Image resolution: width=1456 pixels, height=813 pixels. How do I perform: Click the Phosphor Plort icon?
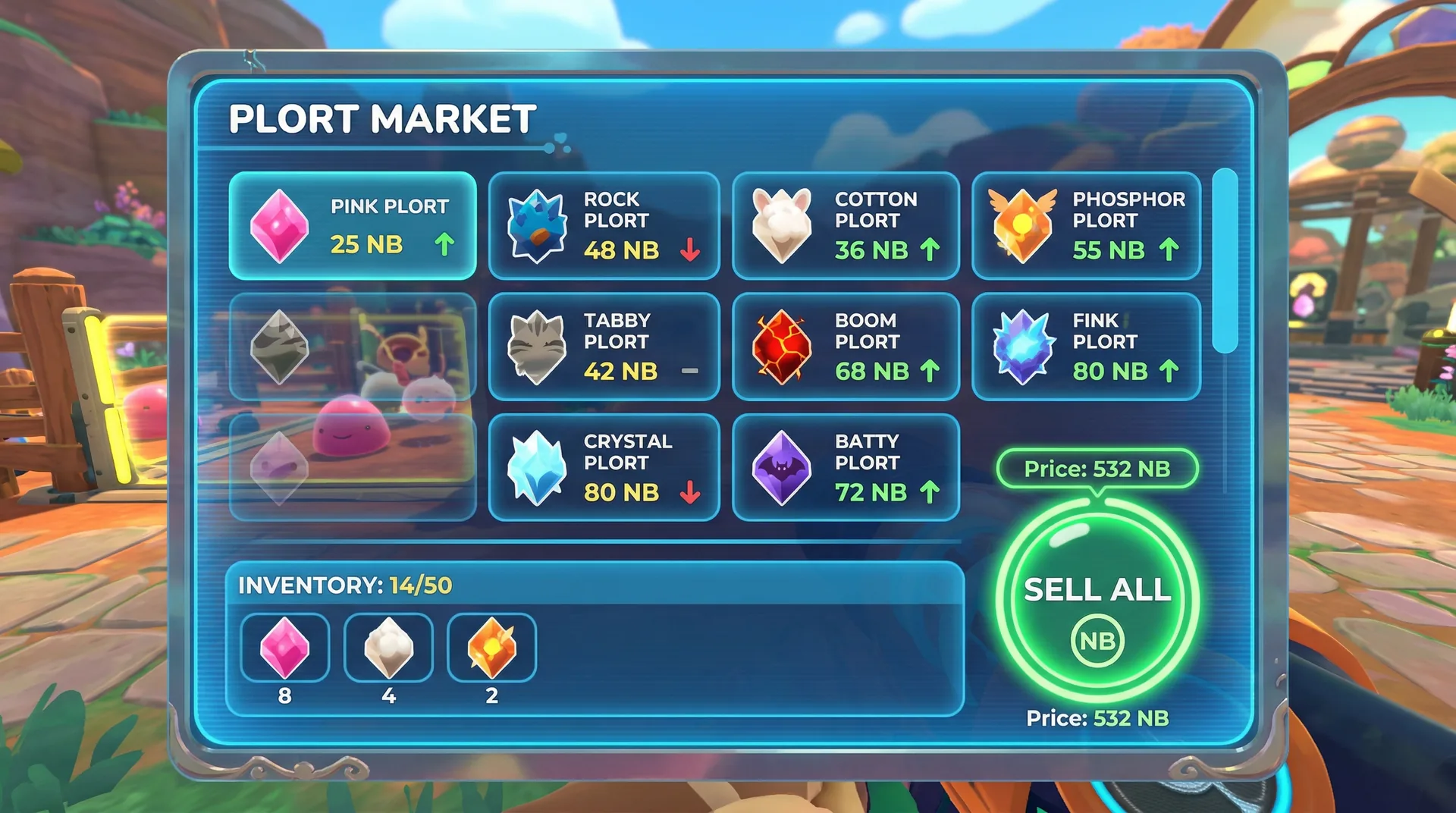(1021, 225)
